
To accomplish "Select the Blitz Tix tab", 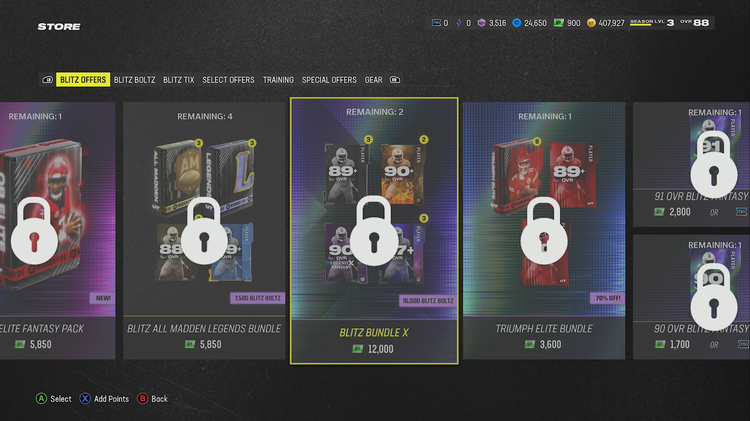I will click(x=178, y=80).
